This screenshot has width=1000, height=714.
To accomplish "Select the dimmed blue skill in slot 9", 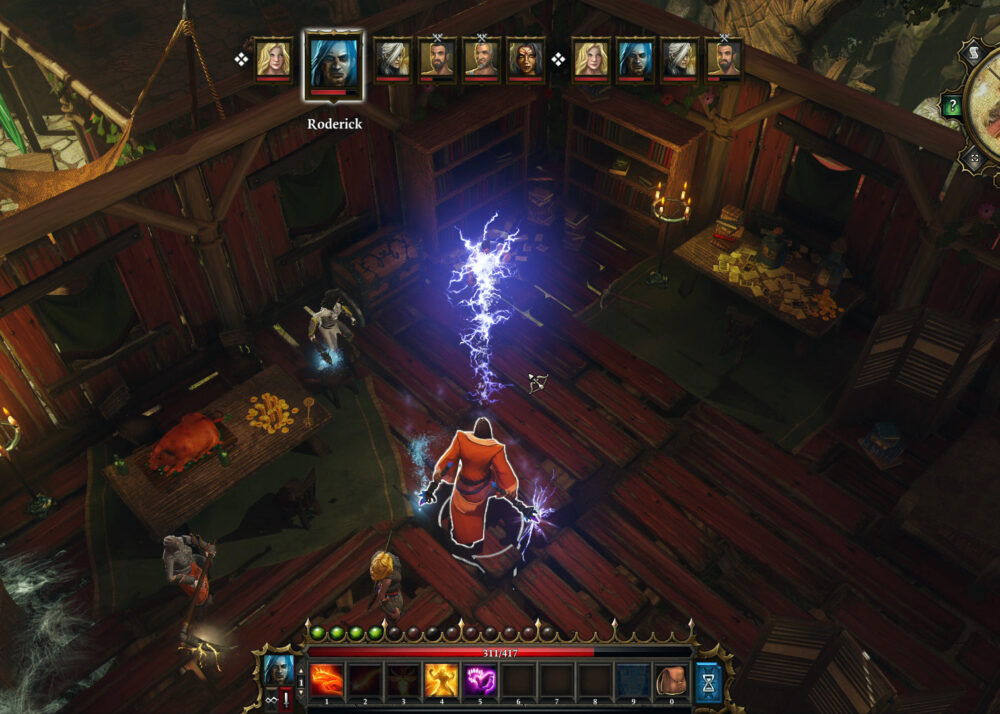I will point(632,680).
